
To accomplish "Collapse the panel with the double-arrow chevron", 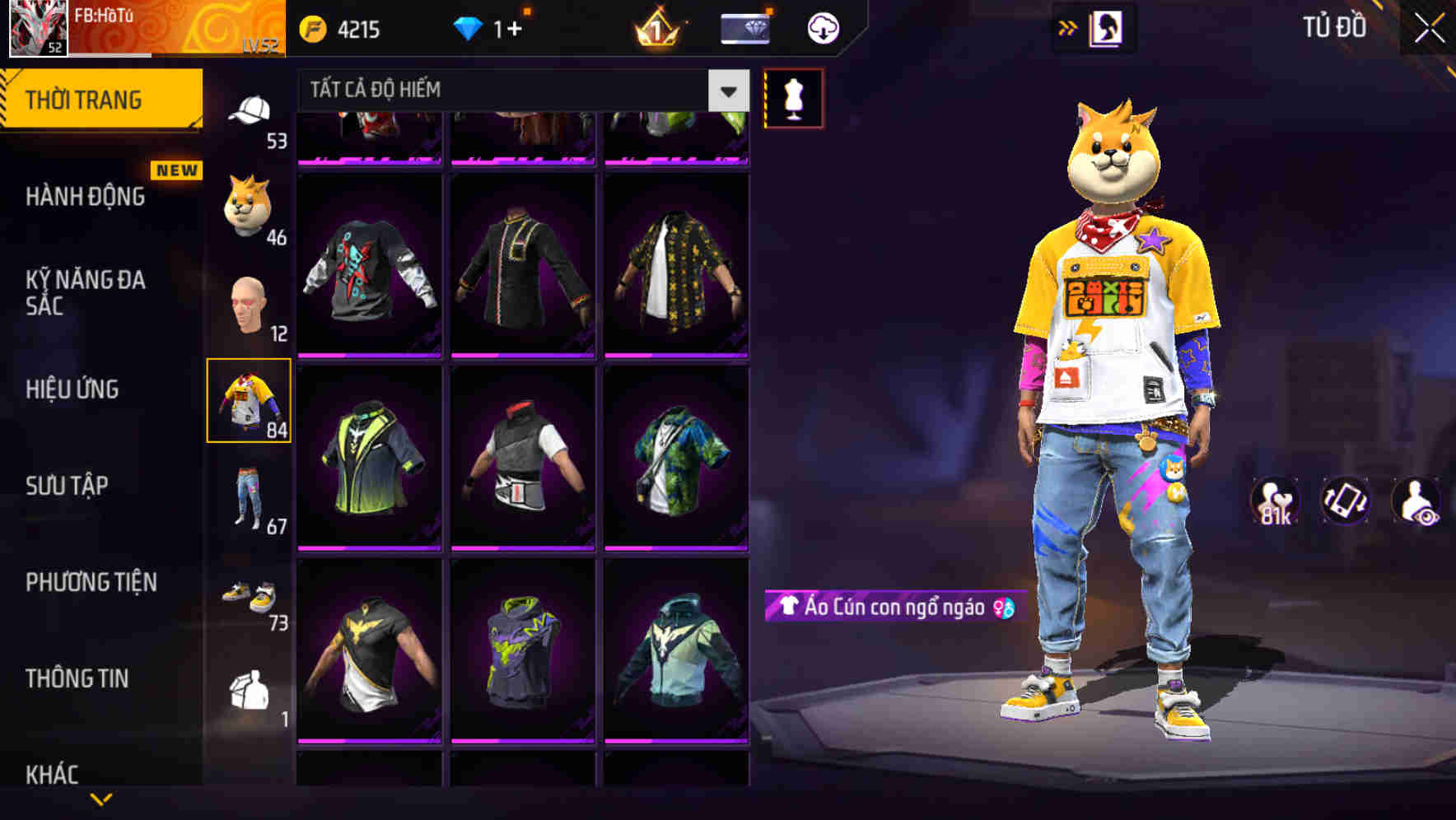I will [1068, 27].
